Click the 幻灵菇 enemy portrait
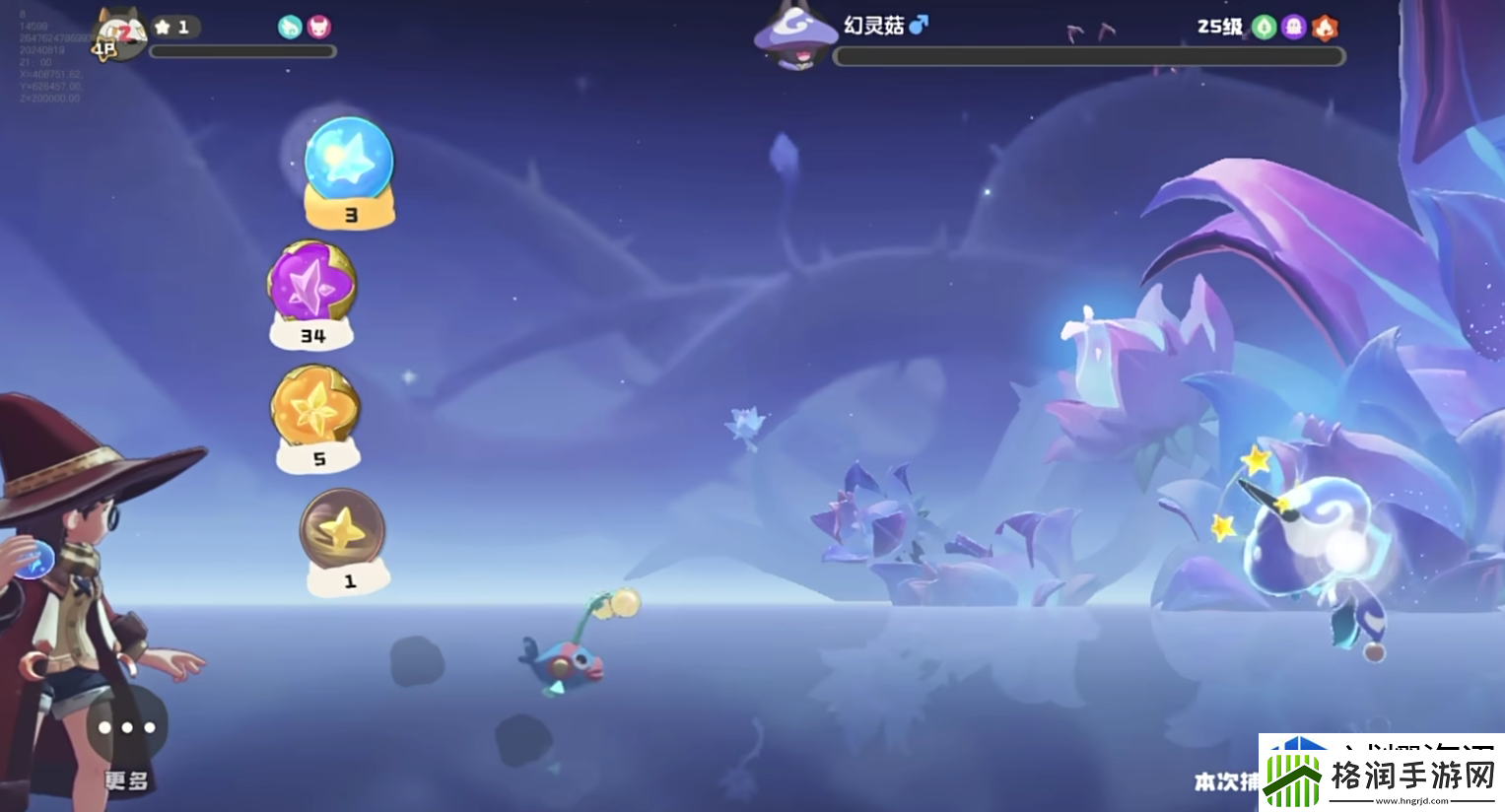Viewport: 1505px width, 812px height. click(x=794, y=37)
